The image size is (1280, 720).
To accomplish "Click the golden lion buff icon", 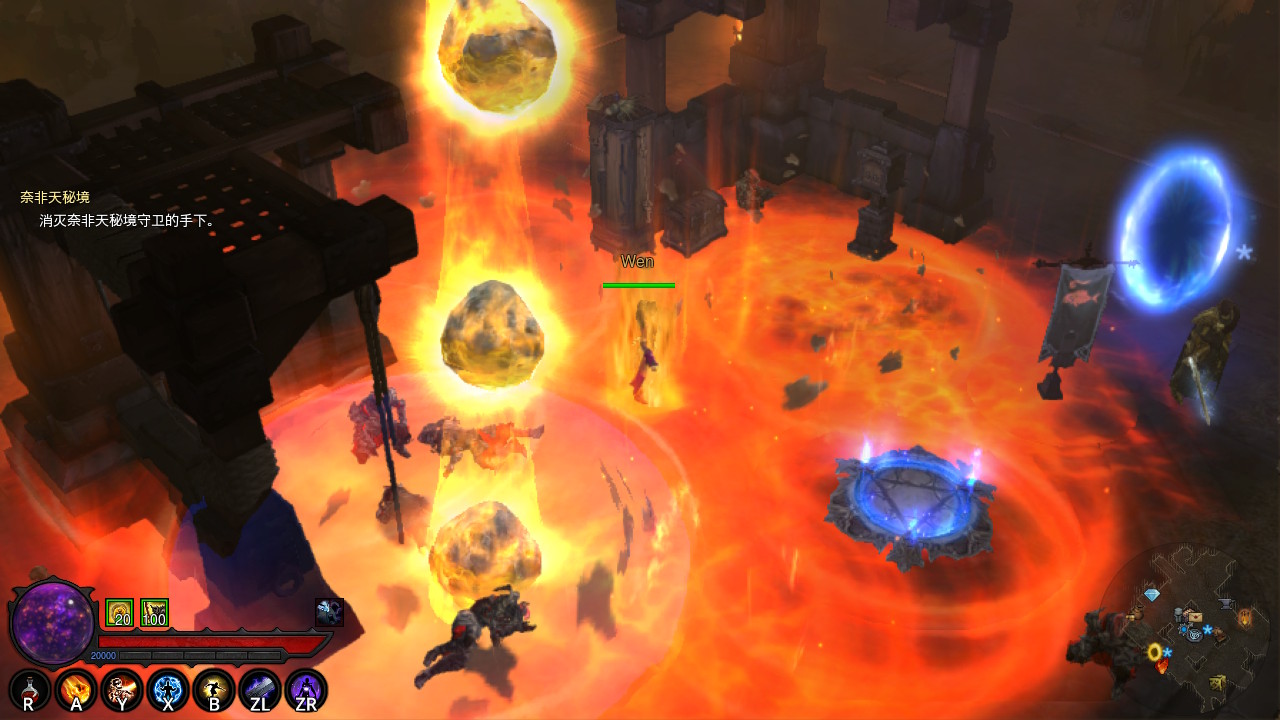I will [119, 613].
